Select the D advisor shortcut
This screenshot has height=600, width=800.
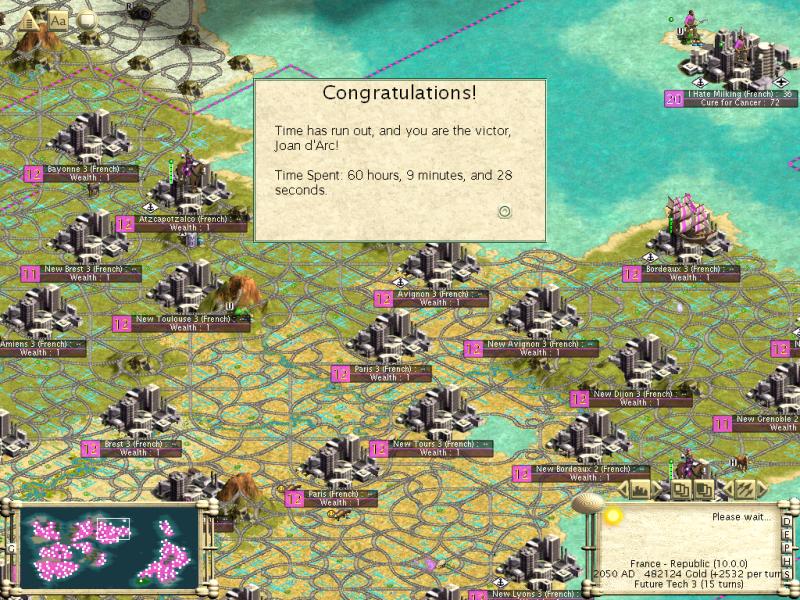tap(787, 521)
